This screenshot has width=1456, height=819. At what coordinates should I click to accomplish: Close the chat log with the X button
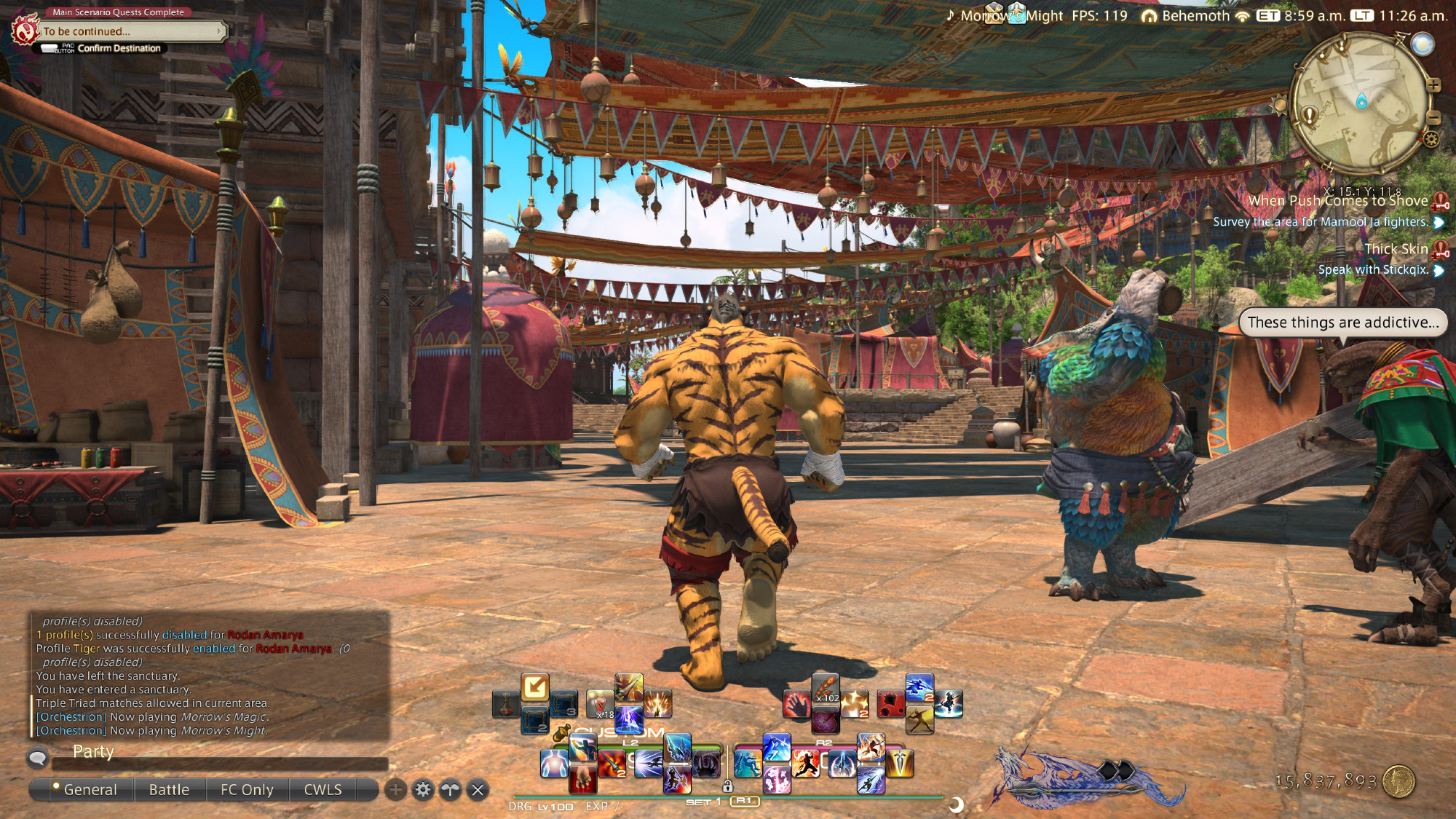(478, 790)
